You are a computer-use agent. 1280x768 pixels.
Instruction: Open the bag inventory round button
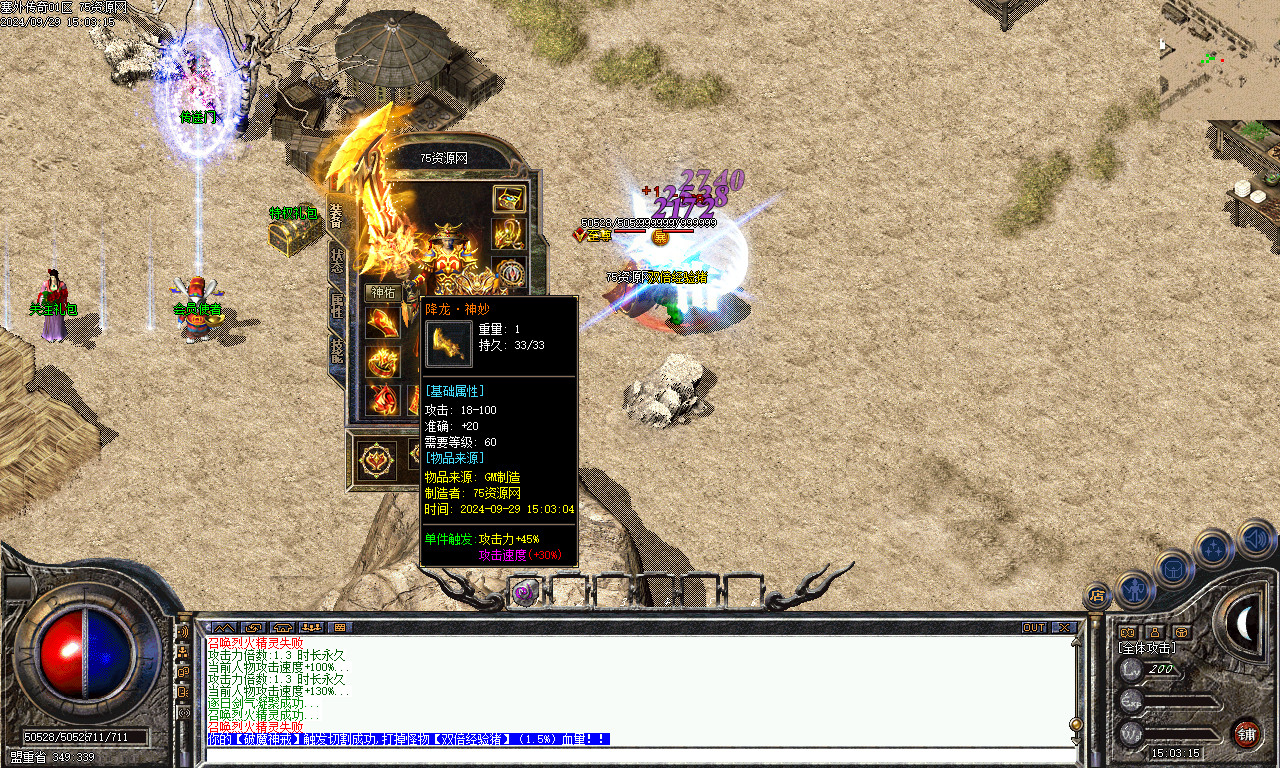(x=1174, y=568)
